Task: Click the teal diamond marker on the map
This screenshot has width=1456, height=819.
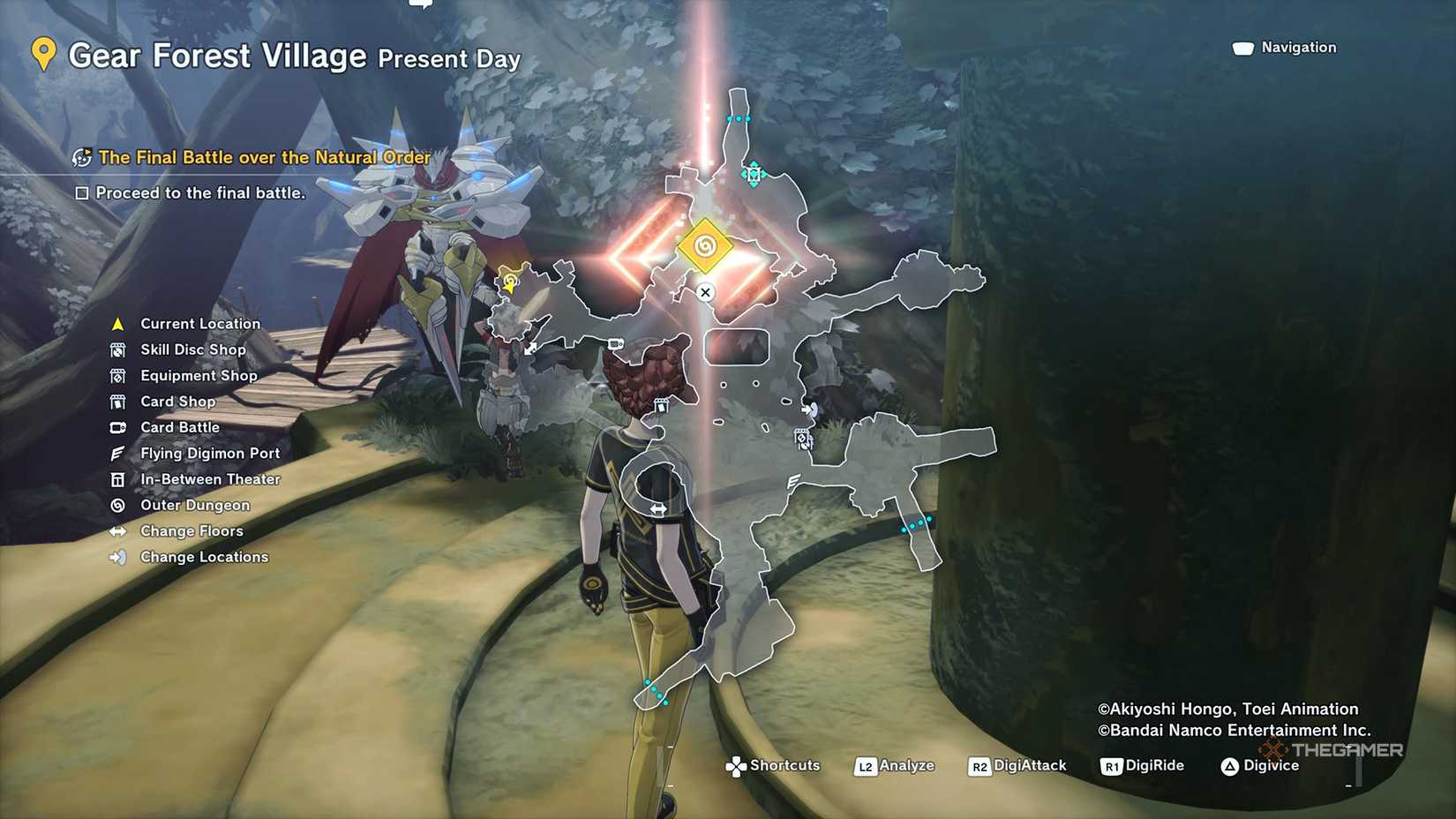Action: (753, 174)
